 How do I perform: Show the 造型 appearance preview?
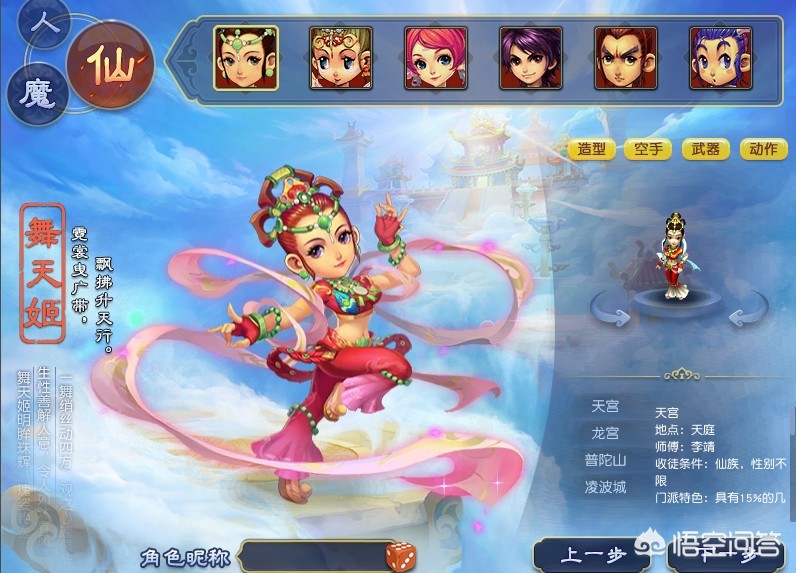tap(592, 149)
